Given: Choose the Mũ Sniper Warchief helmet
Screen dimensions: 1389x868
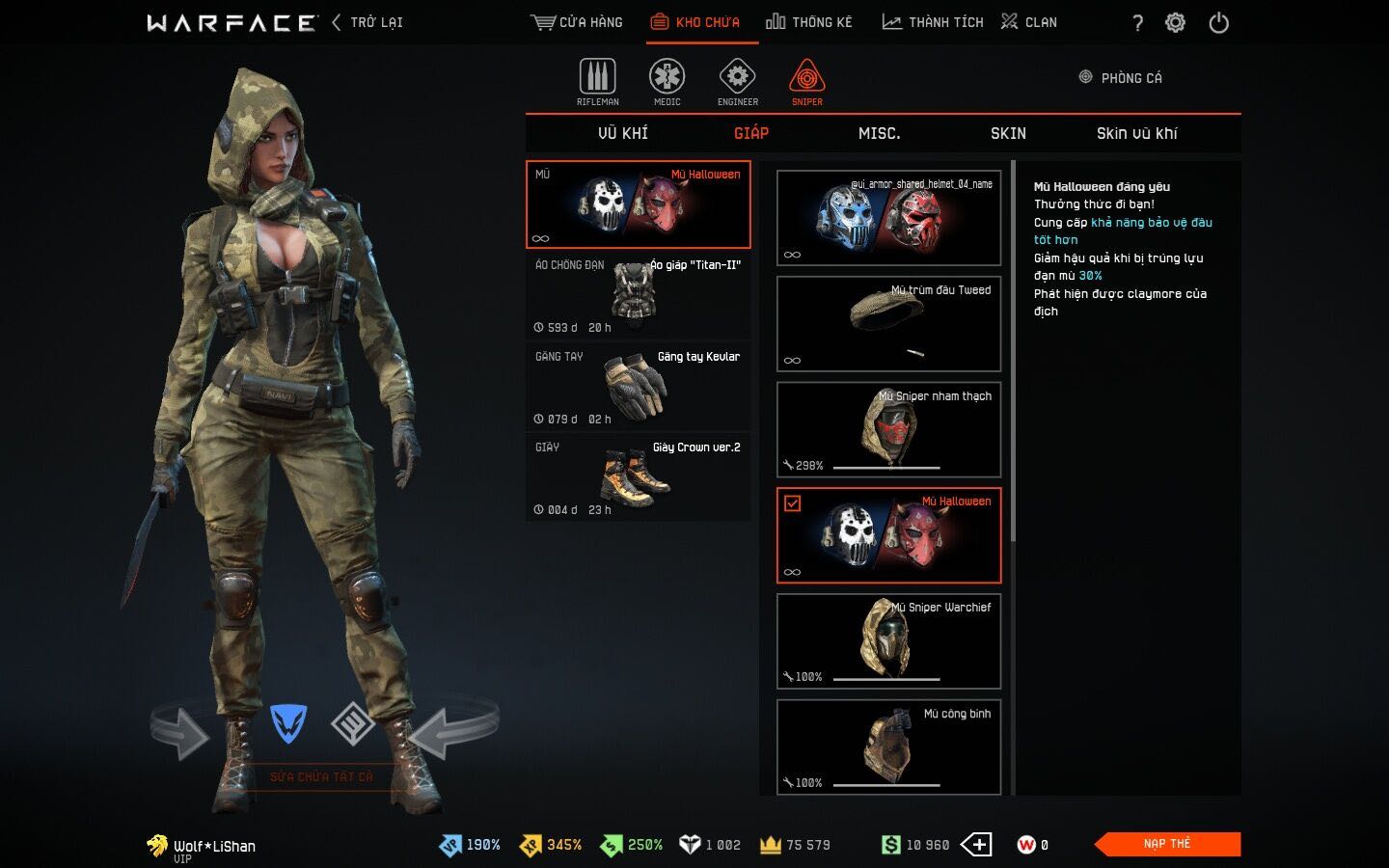Looking at the screenshot, I should coord(888,641).
